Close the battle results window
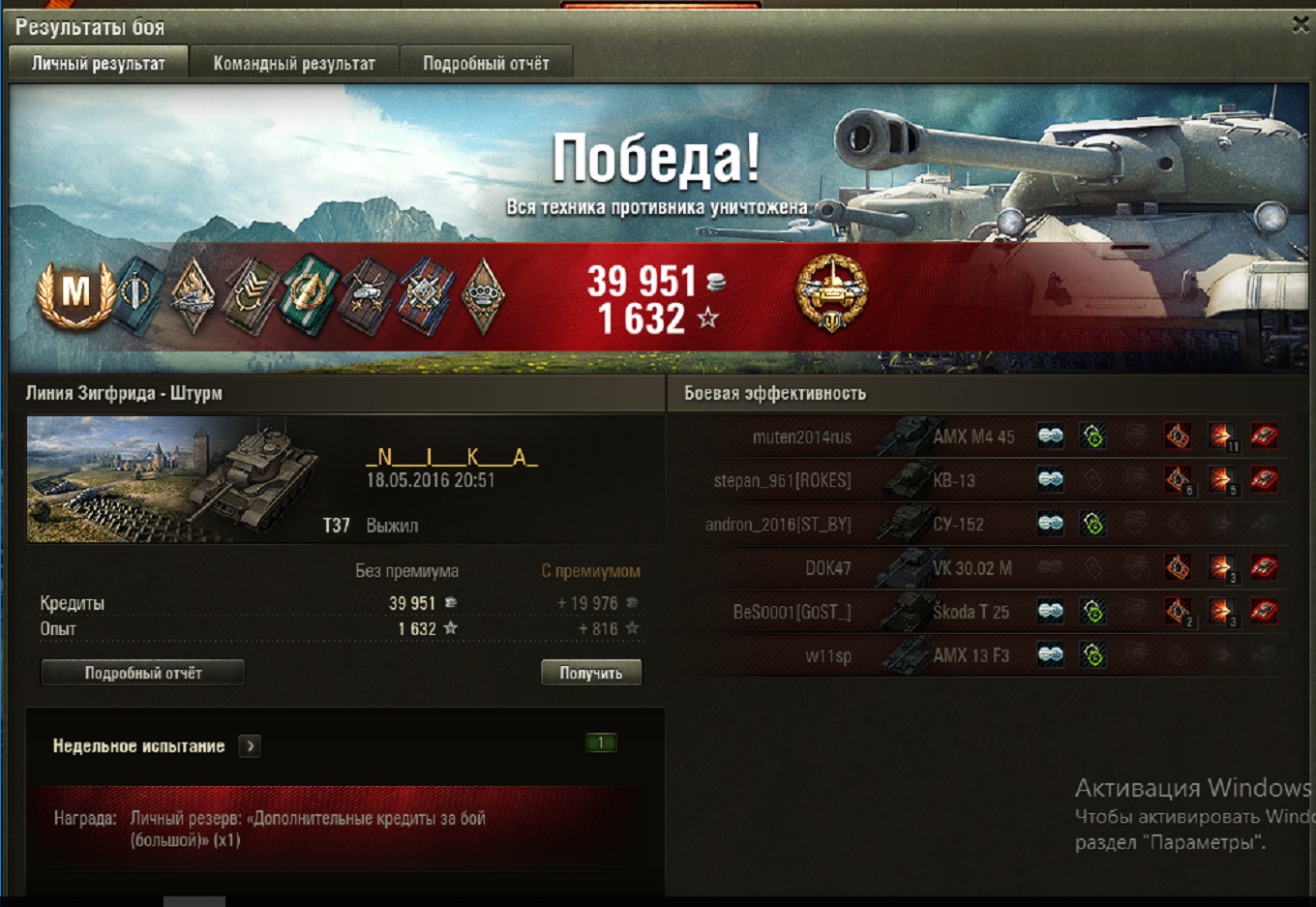This screenshot has height=907, width=1316. click(x=1301, y=25)
